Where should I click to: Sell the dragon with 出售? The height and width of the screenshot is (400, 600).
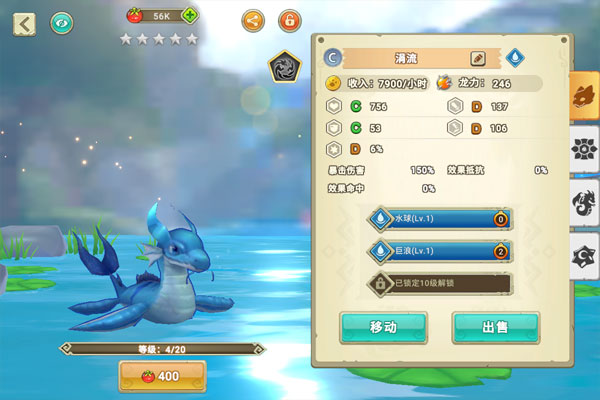pos(496,327)
